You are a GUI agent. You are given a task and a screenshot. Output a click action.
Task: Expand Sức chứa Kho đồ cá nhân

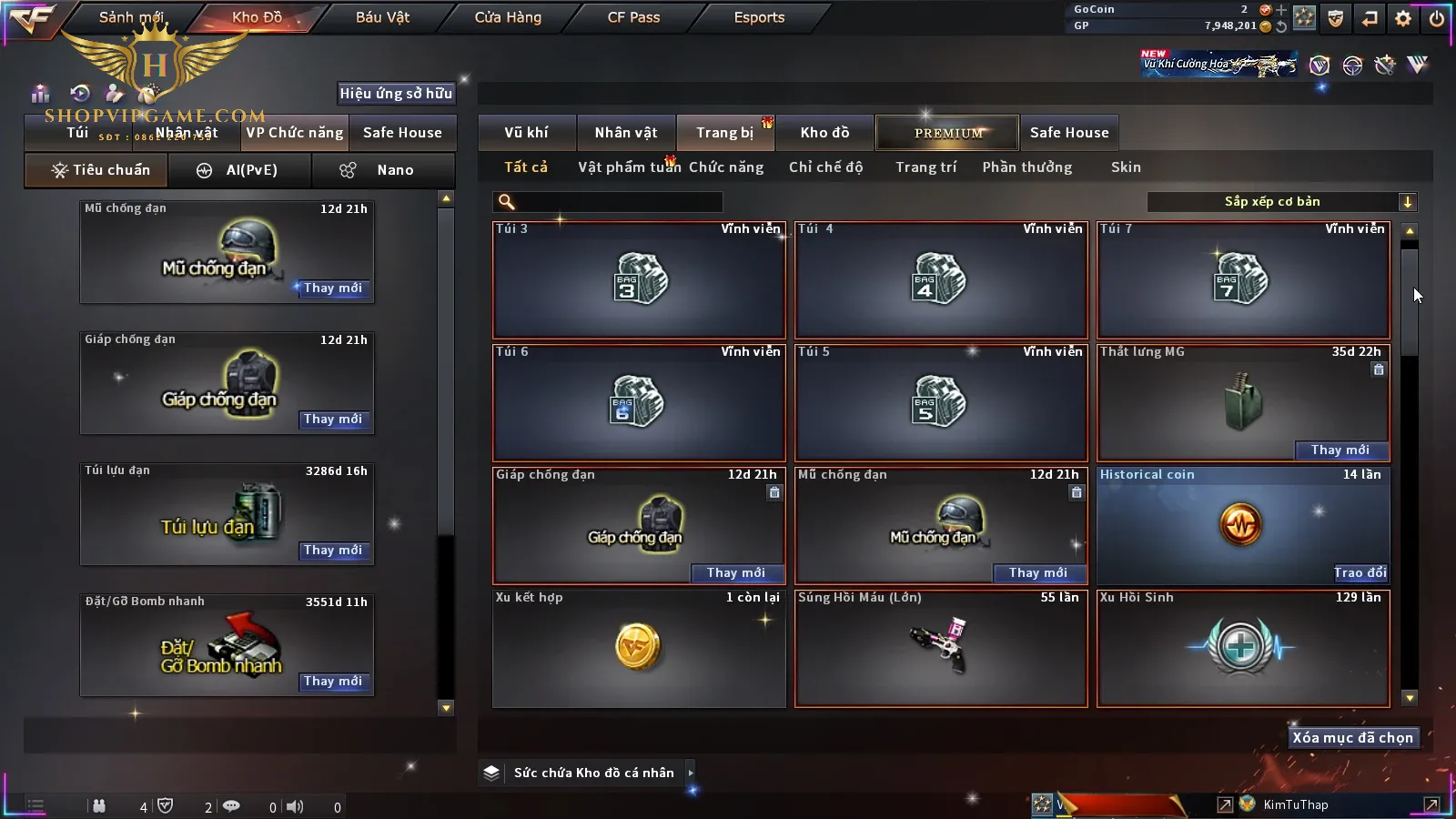(691, 773)
